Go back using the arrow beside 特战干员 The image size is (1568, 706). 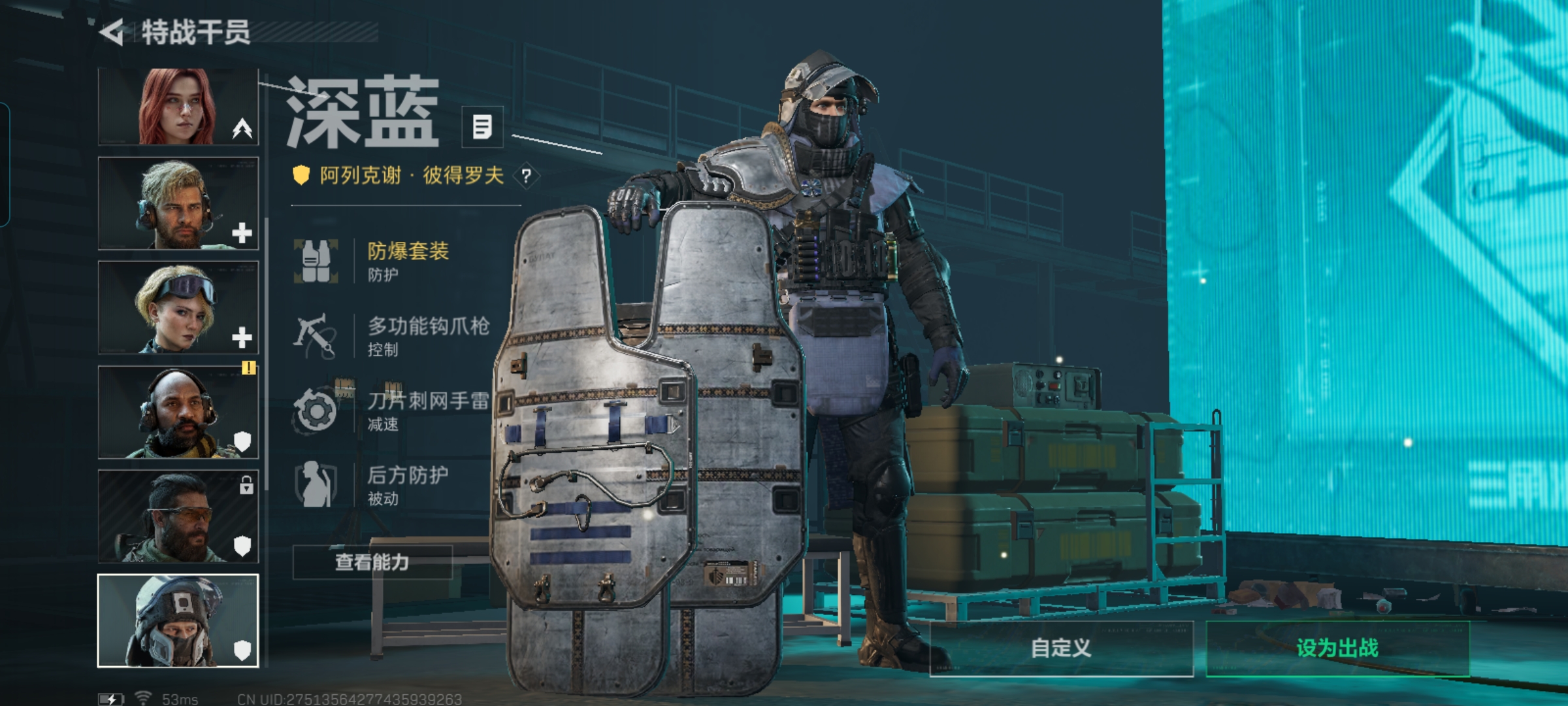click(x=112, y=32)
